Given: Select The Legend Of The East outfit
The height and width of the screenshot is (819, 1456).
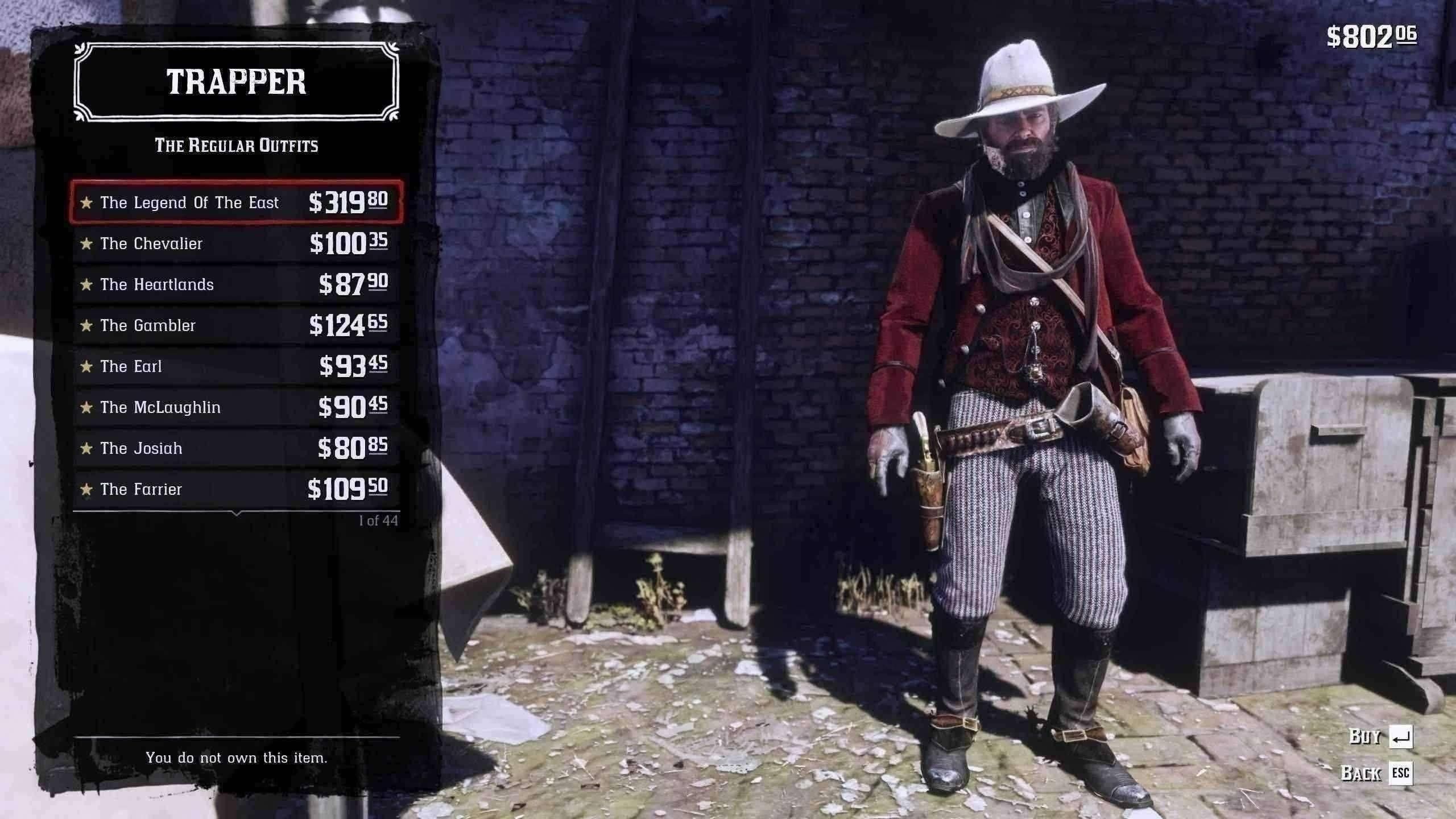Looking at the screenshot, I should (236, 202).
